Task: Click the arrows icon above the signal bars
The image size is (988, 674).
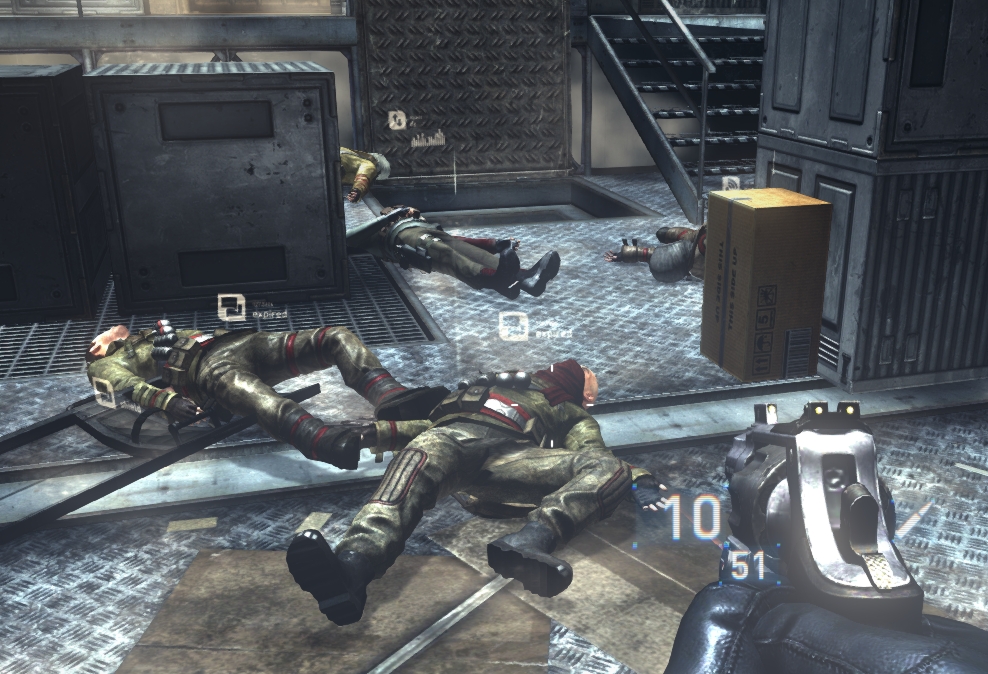Action: pos(398,121)
